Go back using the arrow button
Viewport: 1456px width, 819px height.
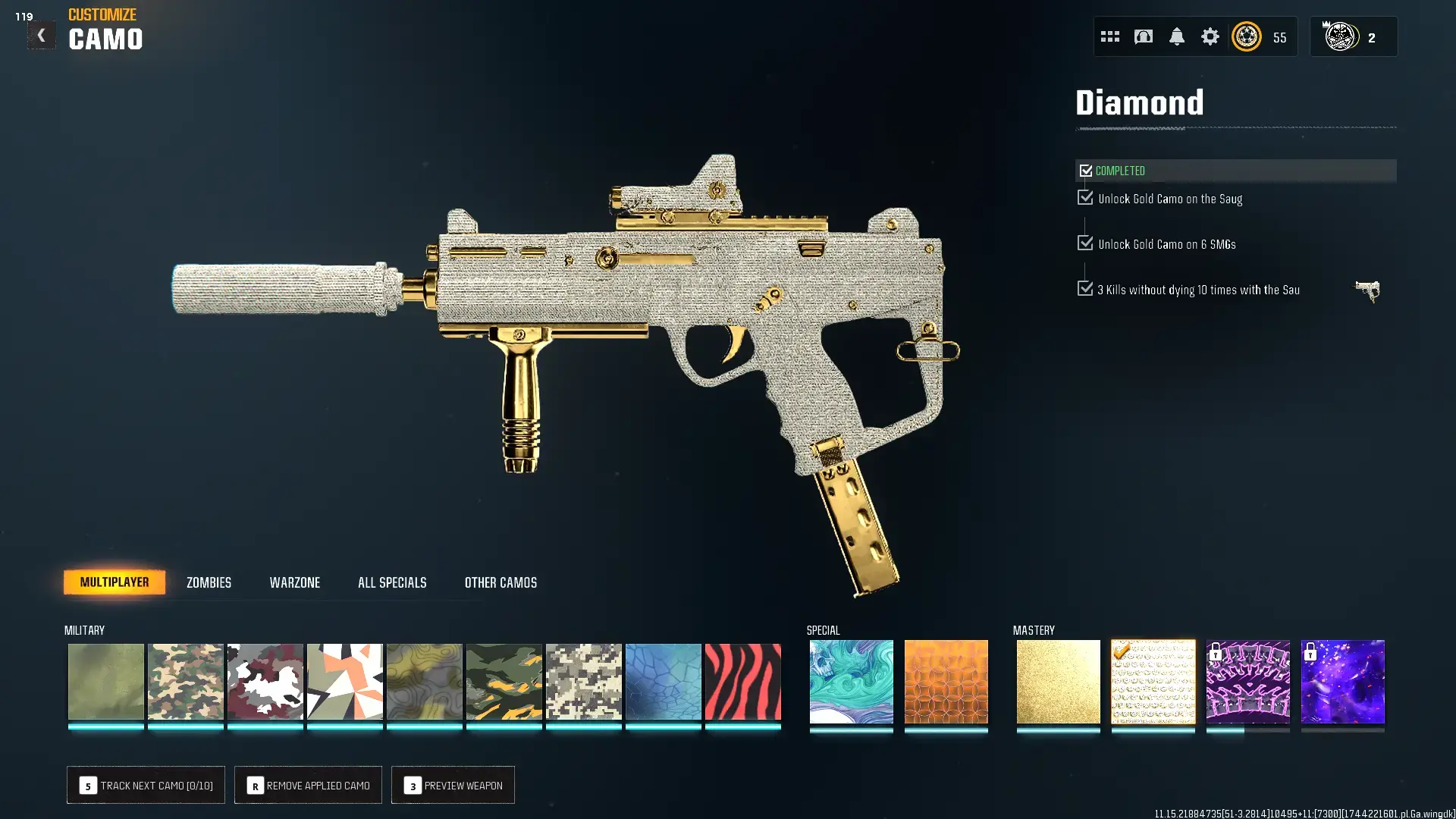[41, 36]
